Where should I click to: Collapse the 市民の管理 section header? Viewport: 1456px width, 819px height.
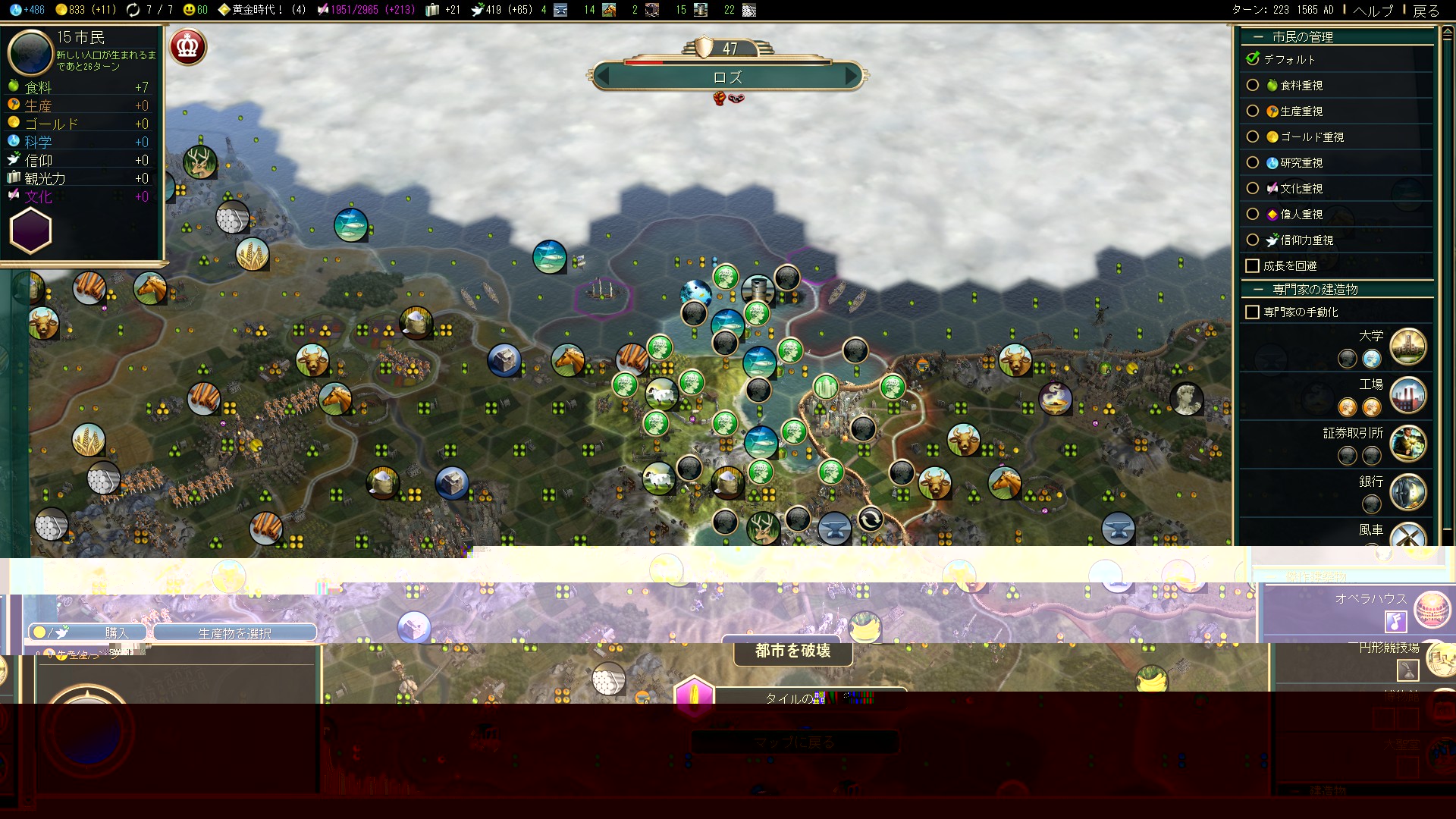tap(1301, 36)
